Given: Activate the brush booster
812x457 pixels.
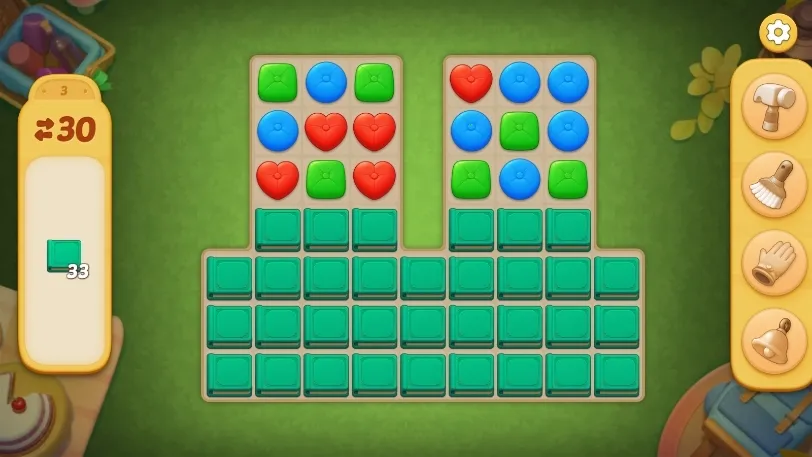Looking at the screenshot, I should point(774,185).
